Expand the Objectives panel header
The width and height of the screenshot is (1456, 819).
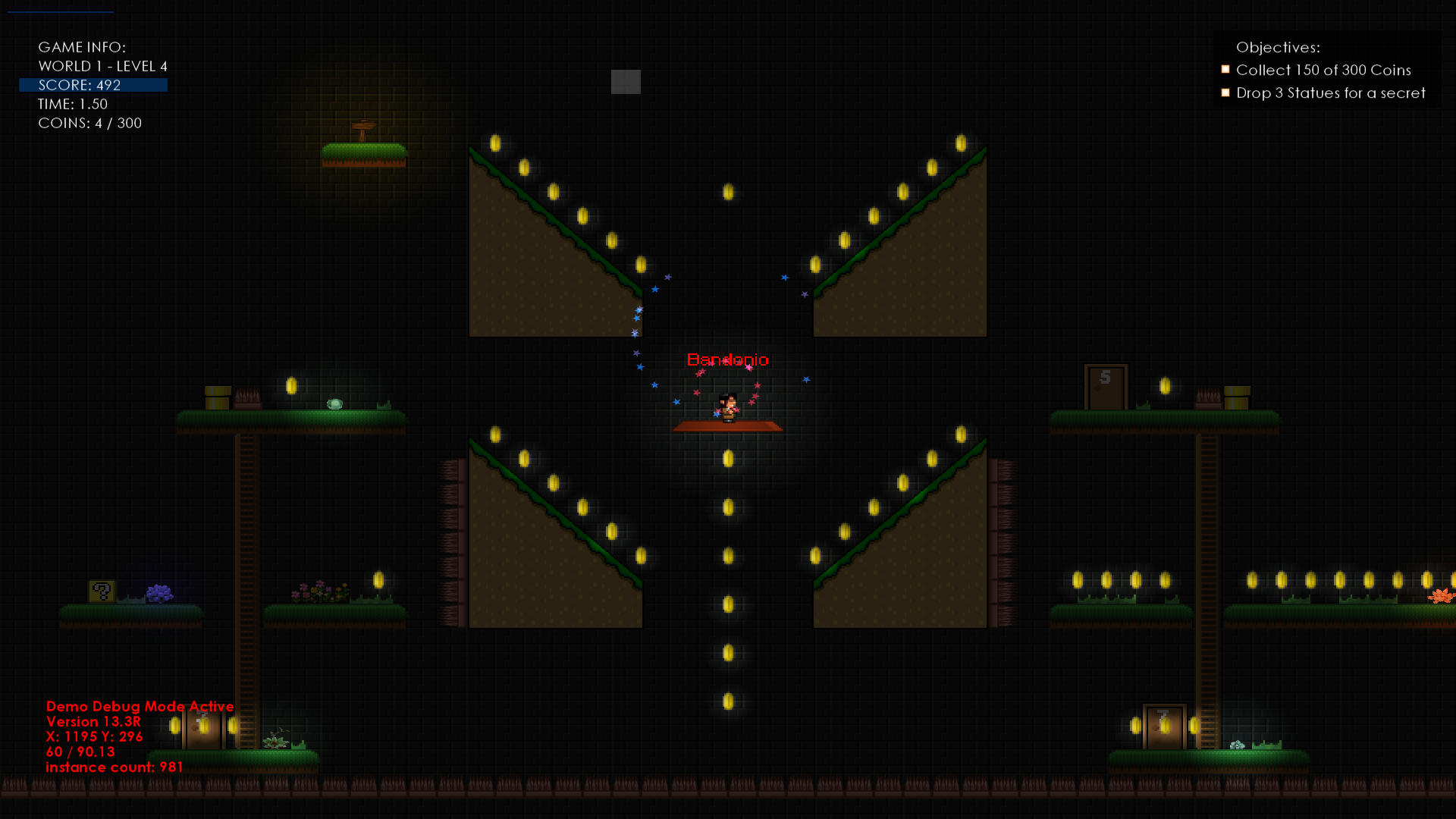(1278, 47)
